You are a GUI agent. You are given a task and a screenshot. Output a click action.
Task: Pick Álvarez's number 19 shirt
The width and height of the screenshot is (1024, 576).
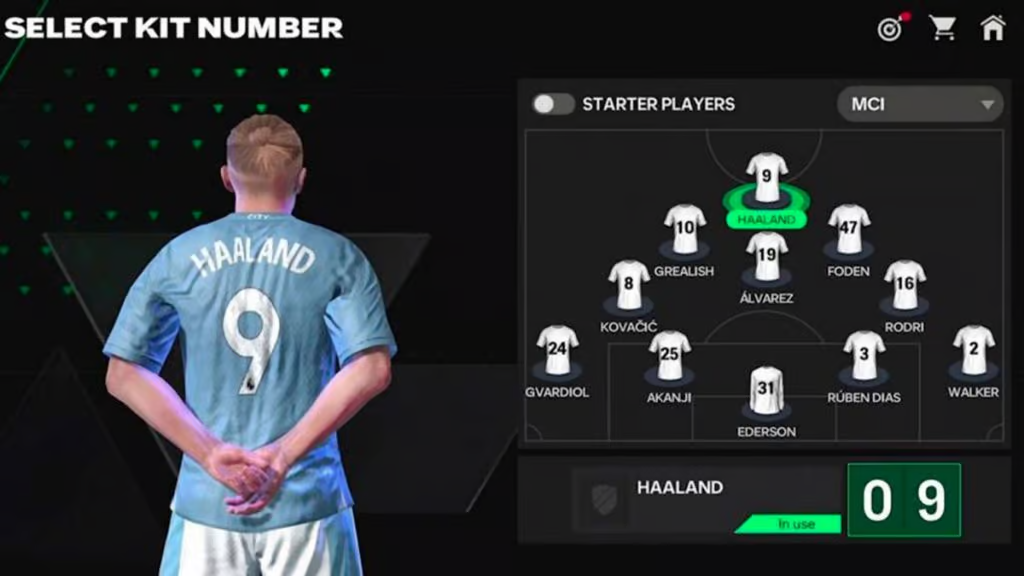(x=766, y=257)
